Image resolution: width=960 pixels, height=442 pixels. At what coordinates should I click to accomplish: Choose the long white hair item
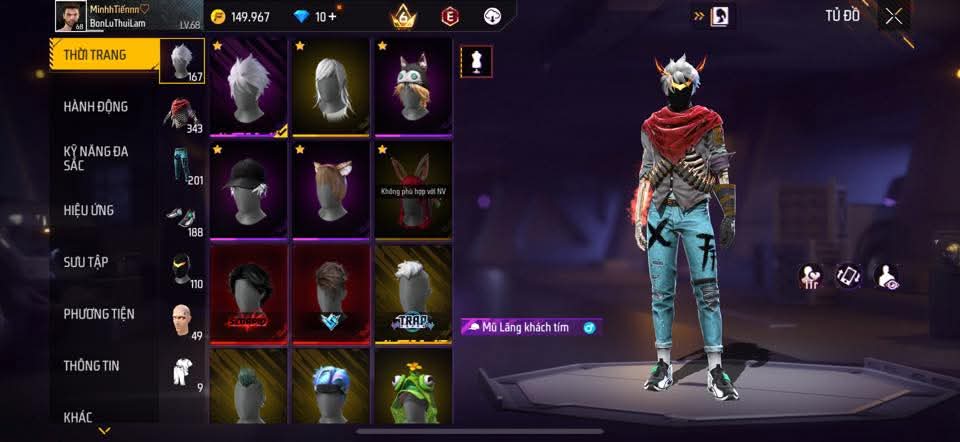pyautogui.click(x=331, y=86)
